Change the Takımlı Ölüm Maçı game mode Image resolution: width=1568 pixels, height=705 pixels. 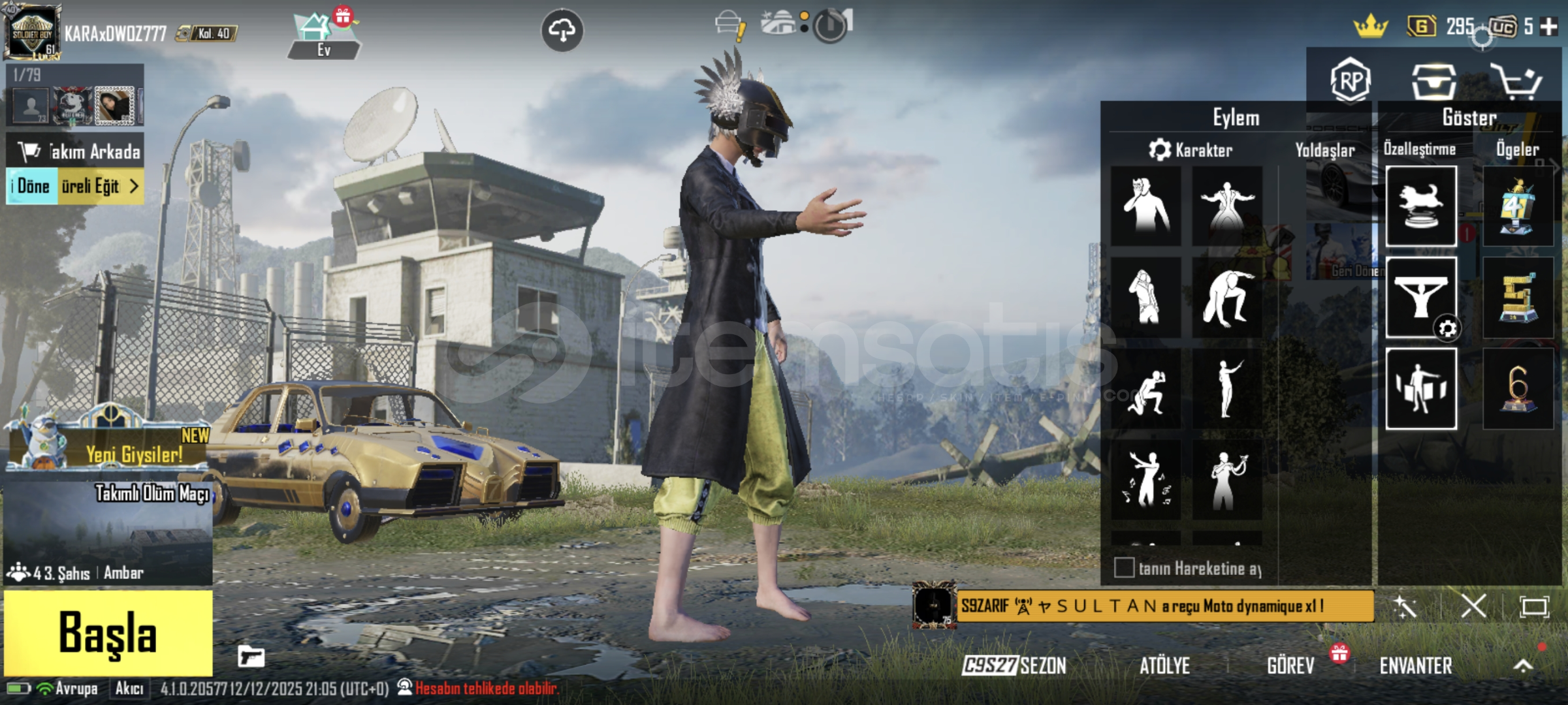pyautogui.click(x=108, y=532)
